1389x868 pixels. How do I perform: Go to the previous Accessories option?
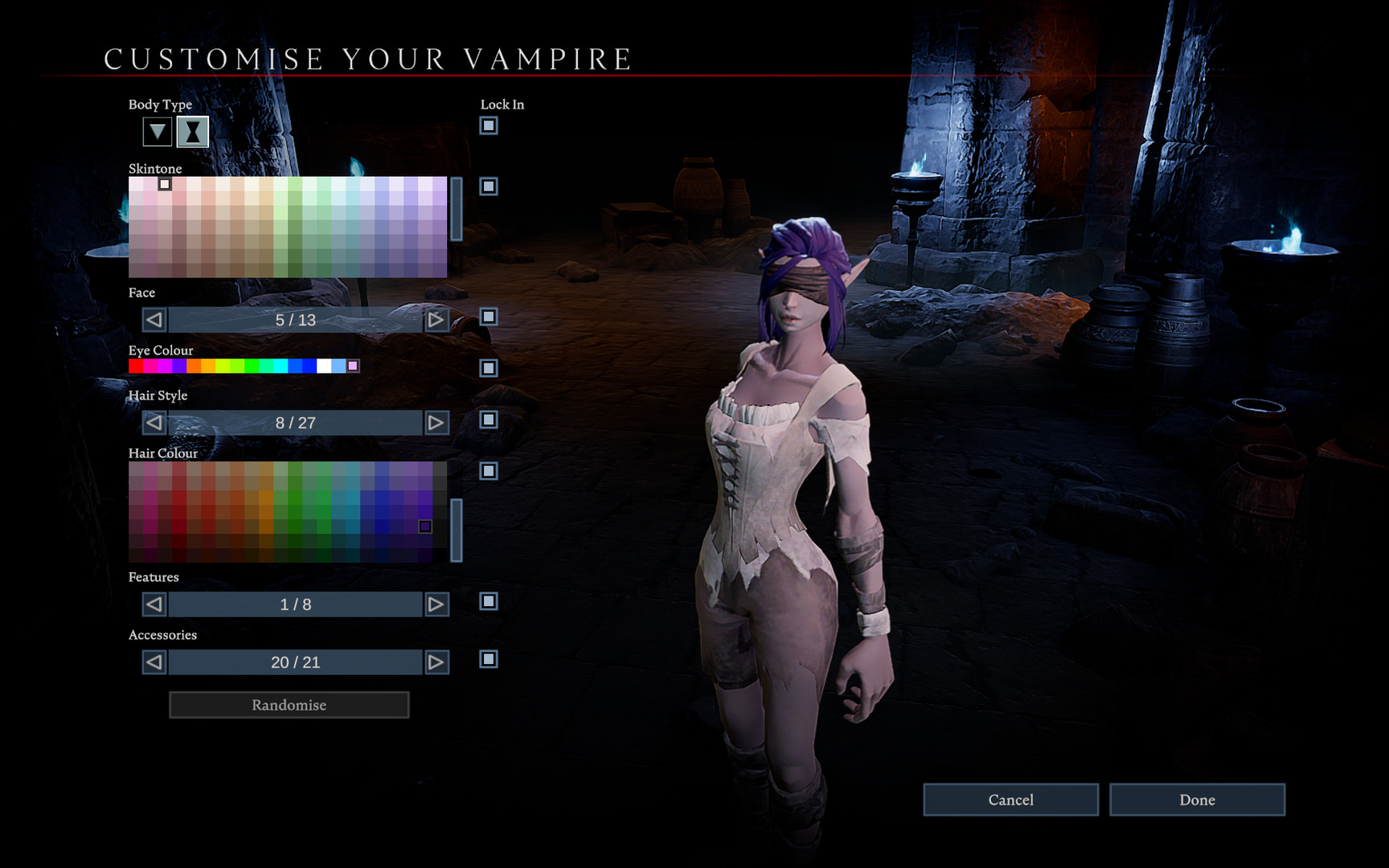coord(153,661)
